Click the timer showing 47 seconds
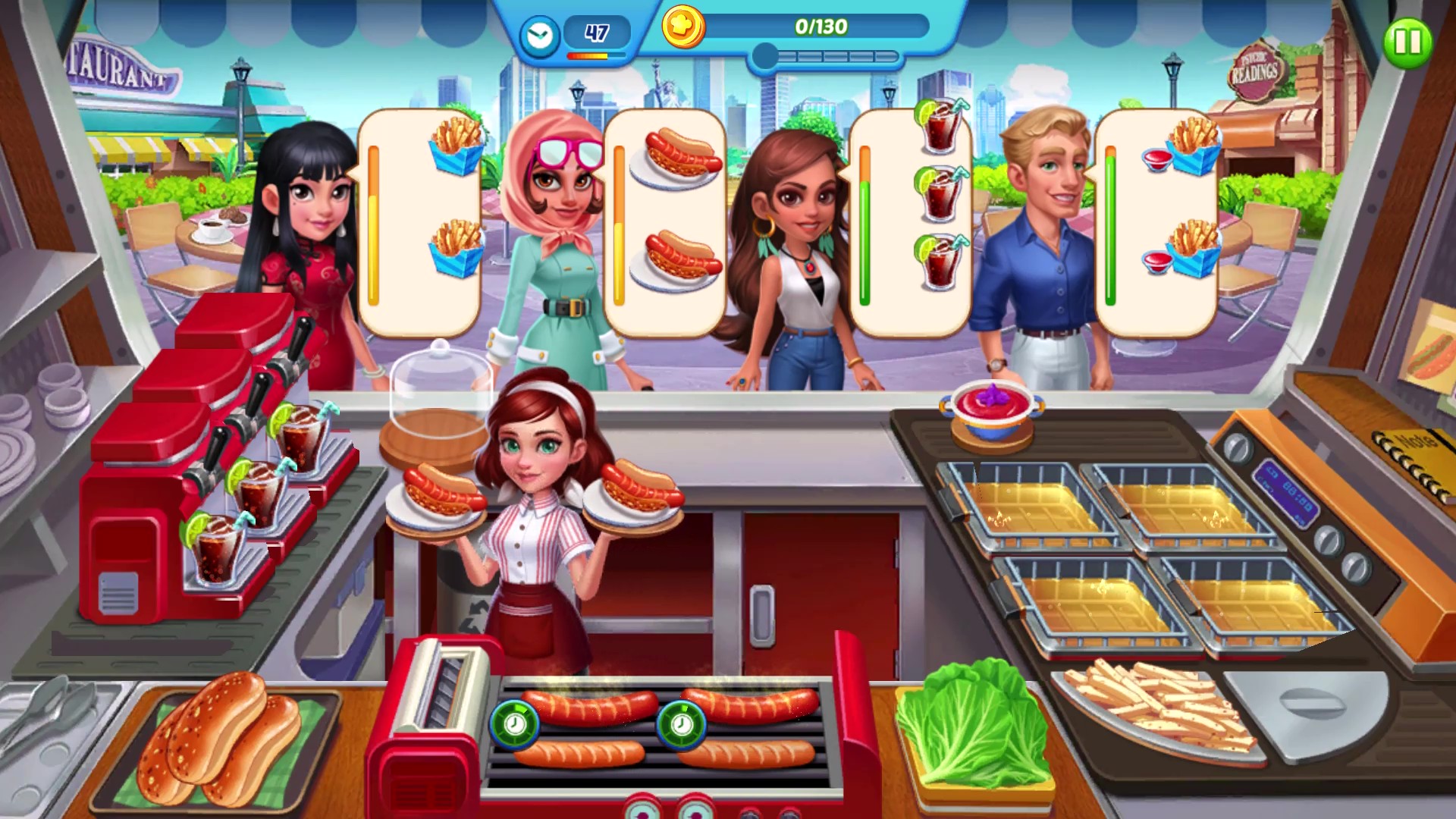 595,32
